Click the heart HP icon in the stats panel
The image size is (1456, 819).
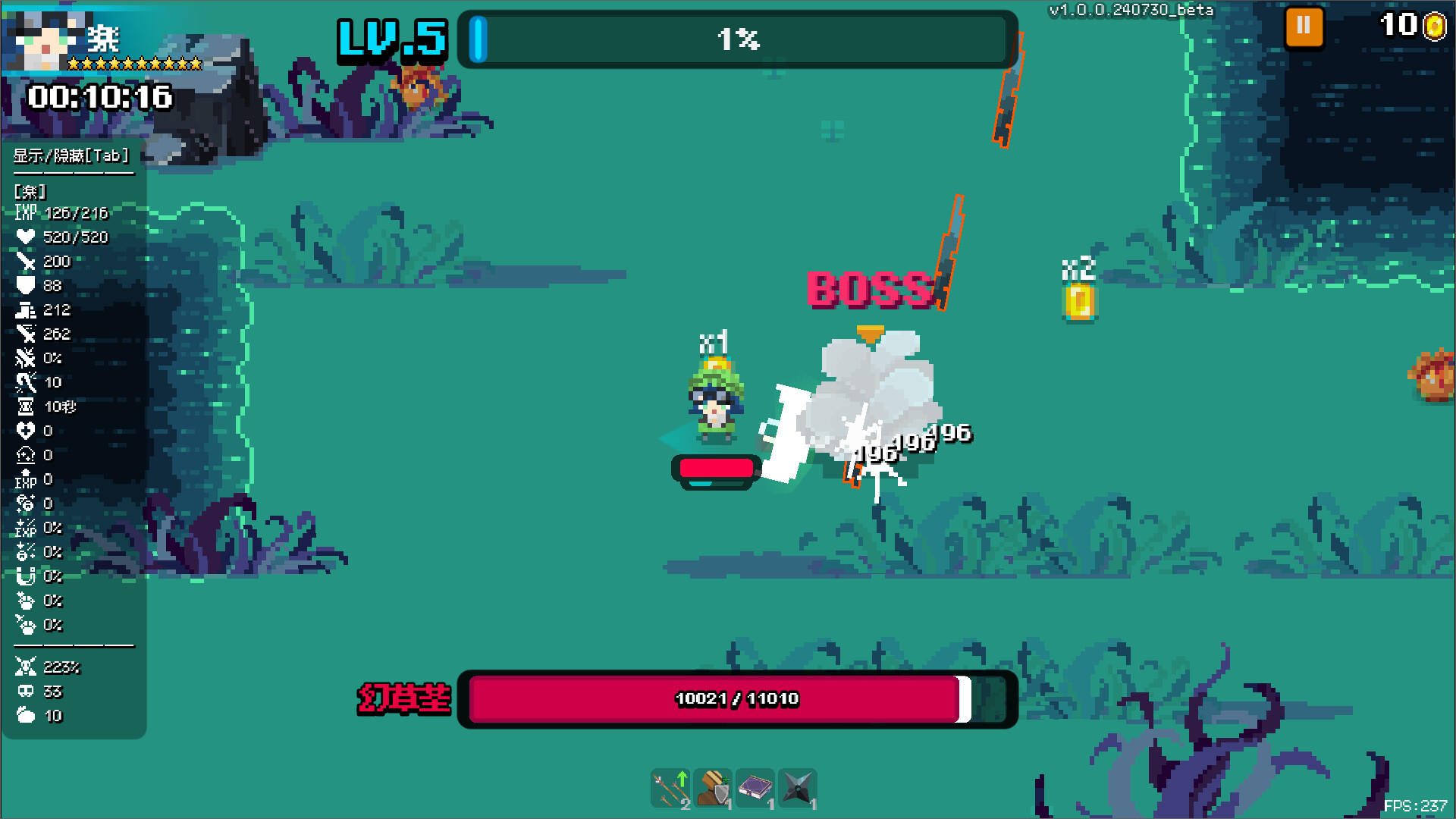(x=27, y=237)
